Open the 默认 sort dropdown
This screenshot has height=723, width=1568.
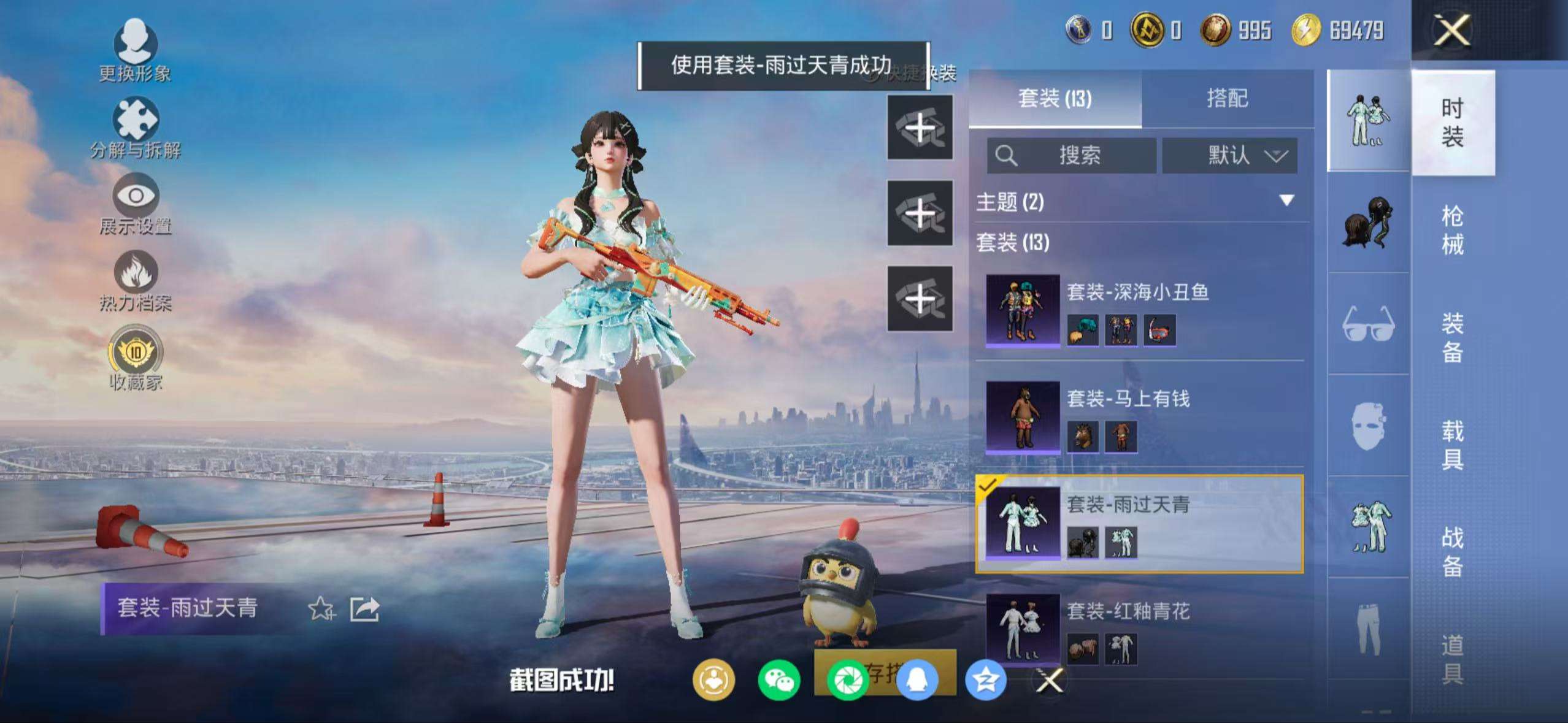1230,156
